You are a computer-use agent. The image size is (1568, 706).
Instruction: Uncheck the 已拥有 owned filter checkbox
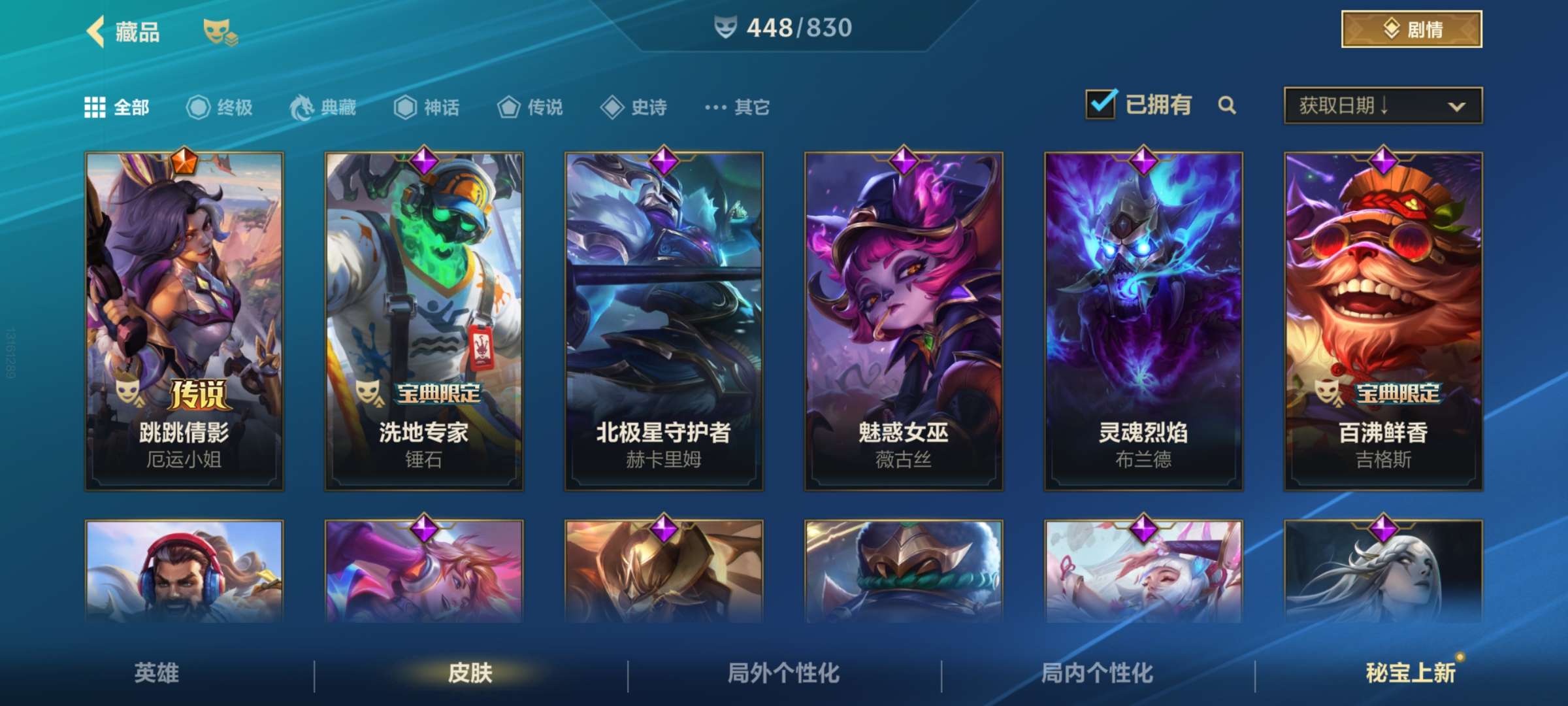click(x=1102, y=104)
